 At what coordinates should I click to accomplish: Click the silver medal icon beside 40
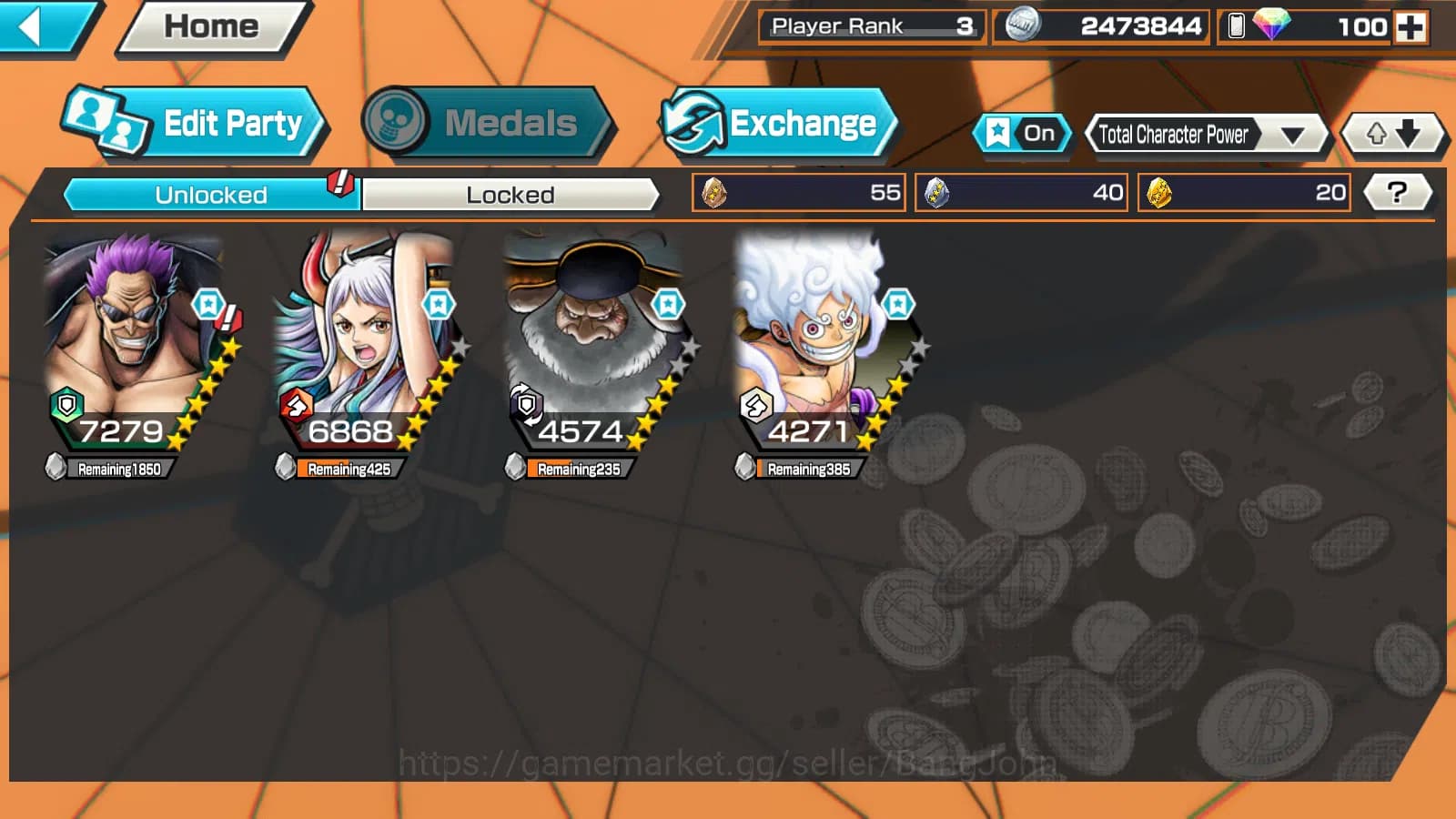coord(939,192)
